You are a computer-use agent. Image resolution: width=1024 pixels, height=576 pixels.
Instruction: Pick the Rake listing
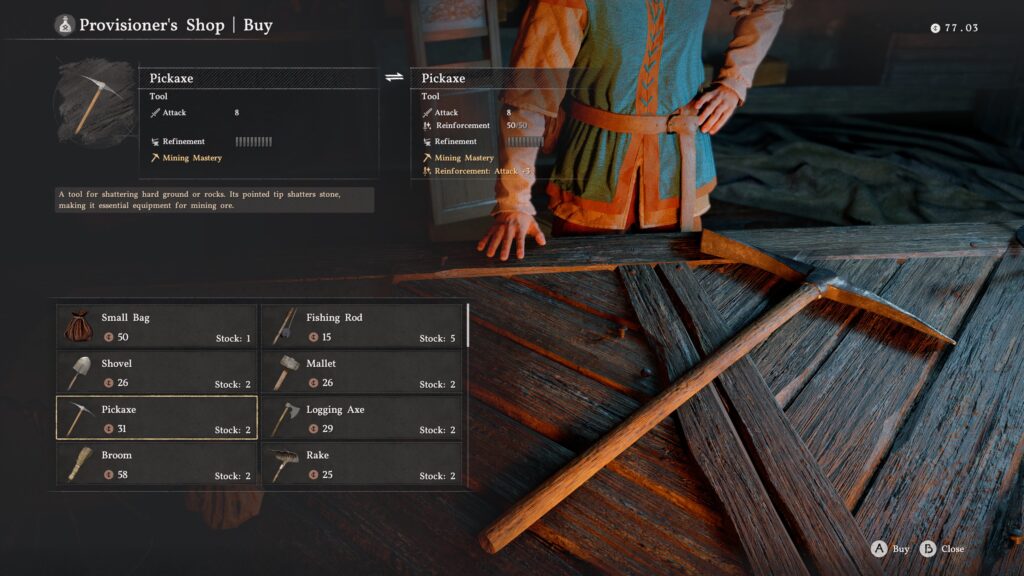362,464
